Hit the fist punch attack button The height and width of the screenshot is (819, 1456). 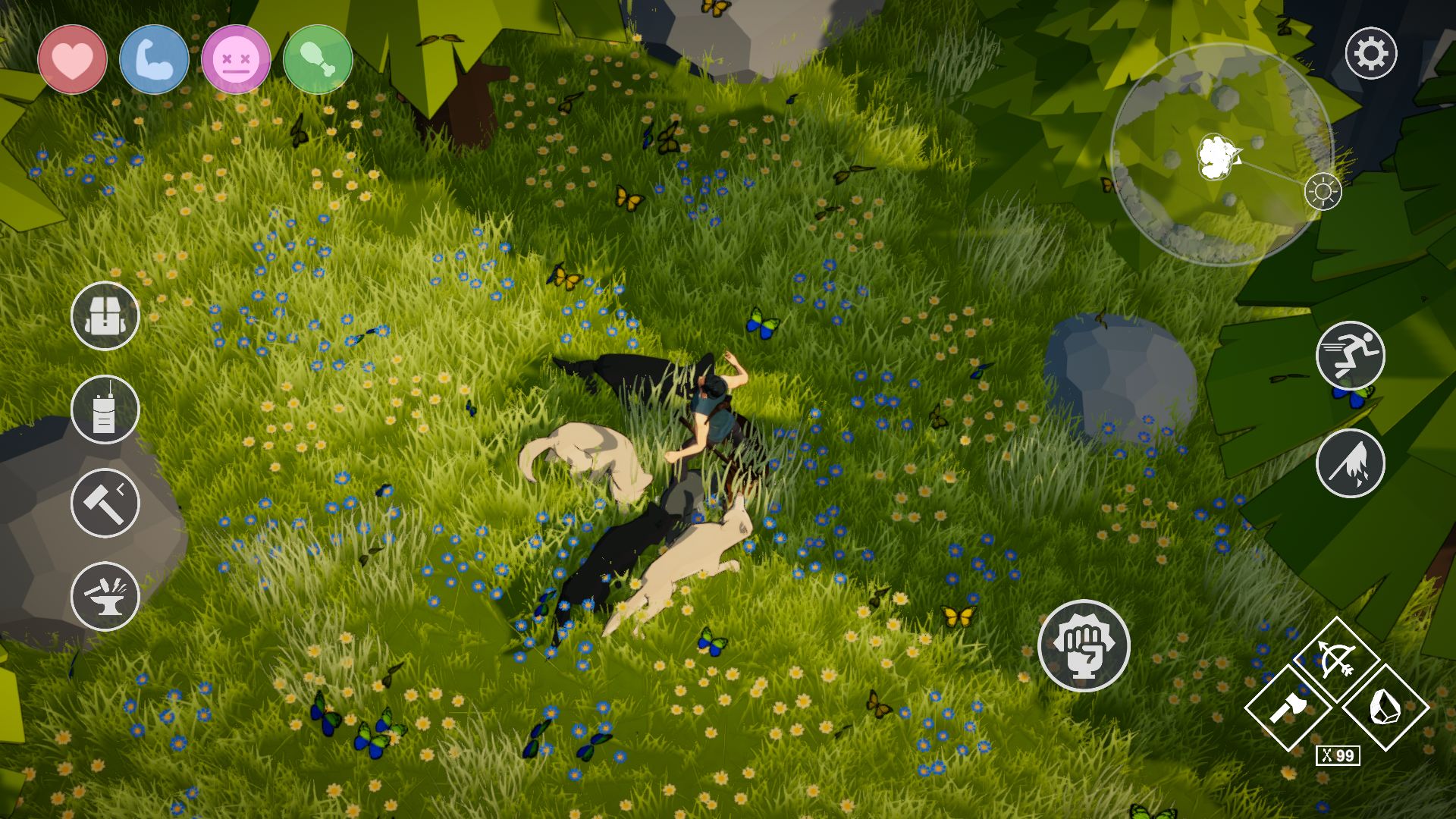point(1084,646)
